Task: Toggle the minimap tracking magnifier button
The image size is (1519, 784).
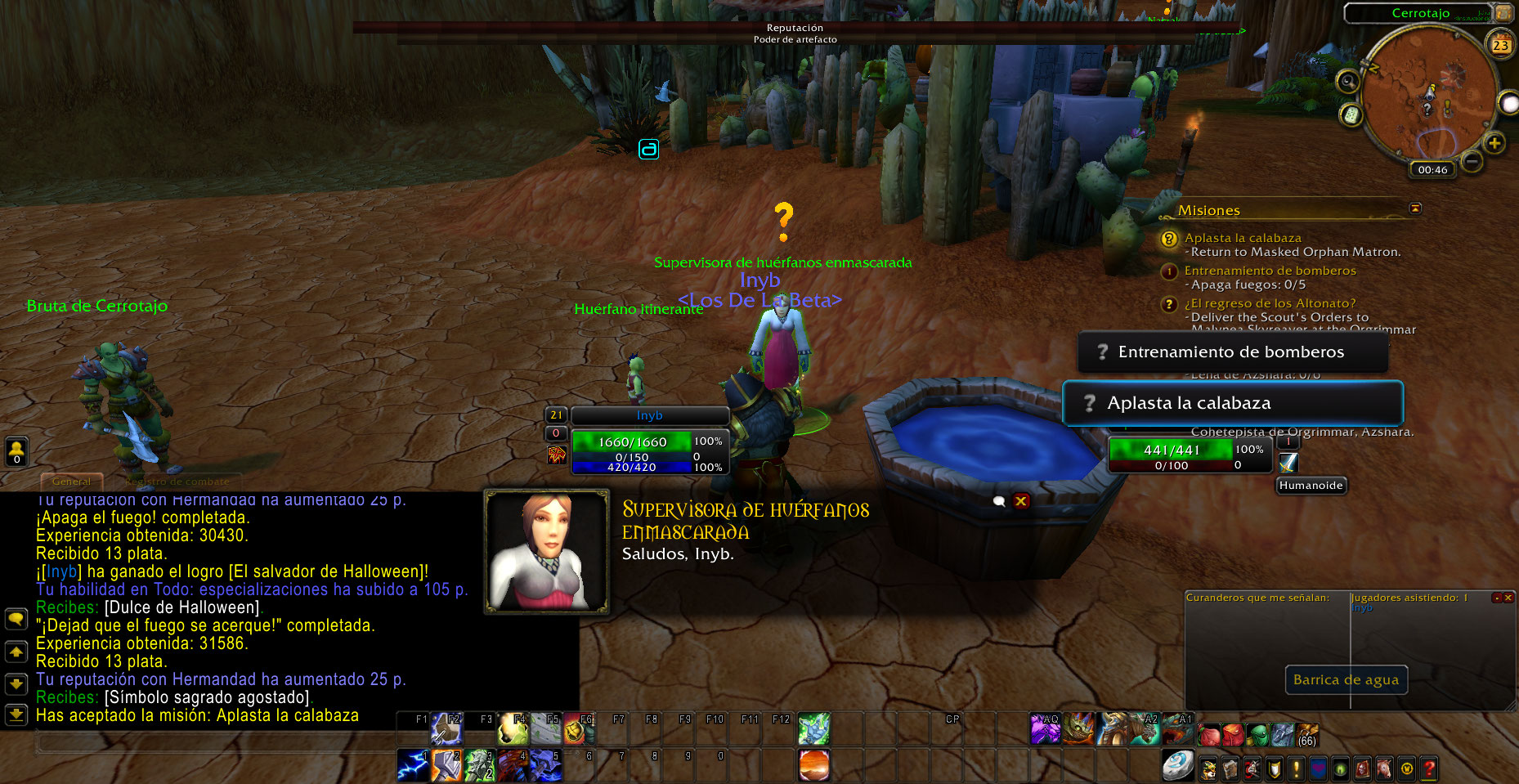Action: pyautogui.click(x=1347, y=81)
